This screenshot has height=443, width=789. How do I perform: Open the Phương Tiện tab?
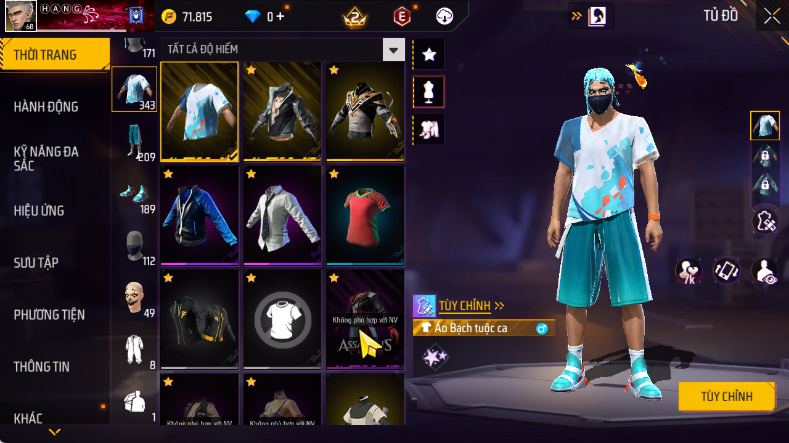[49, 314]
